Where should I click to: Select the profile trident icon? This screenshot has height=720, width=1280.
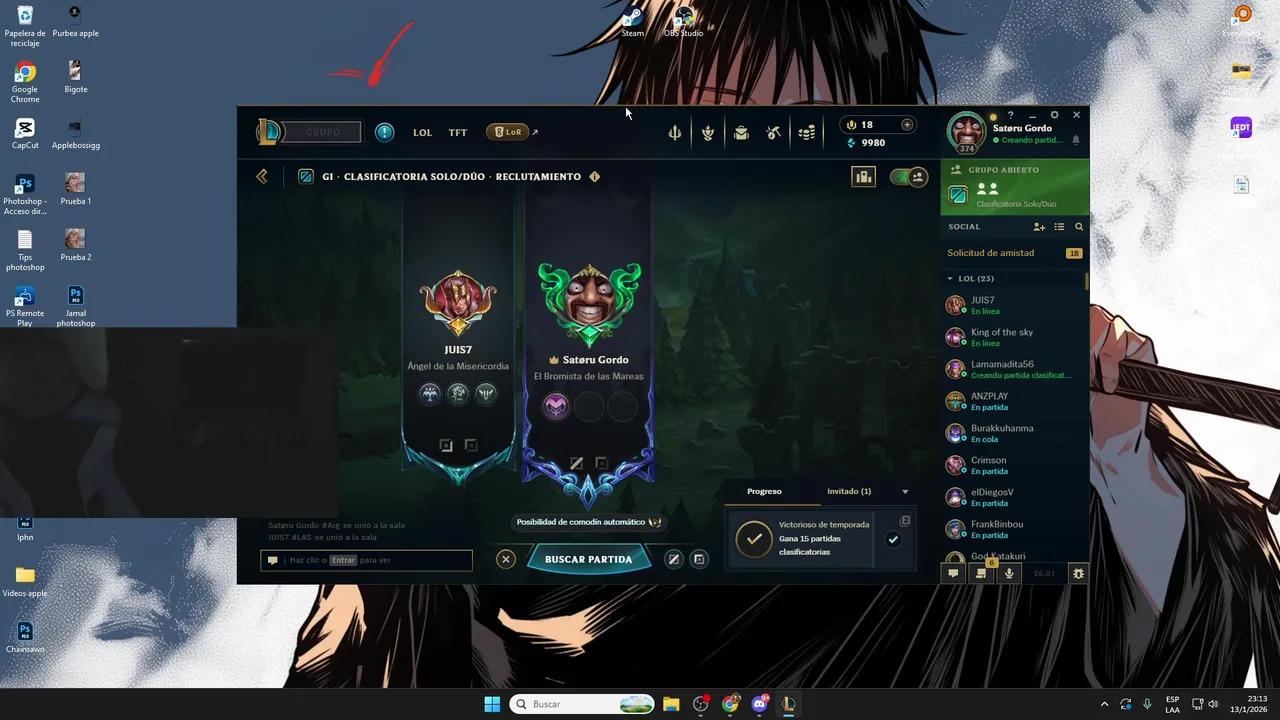point(675,131)
